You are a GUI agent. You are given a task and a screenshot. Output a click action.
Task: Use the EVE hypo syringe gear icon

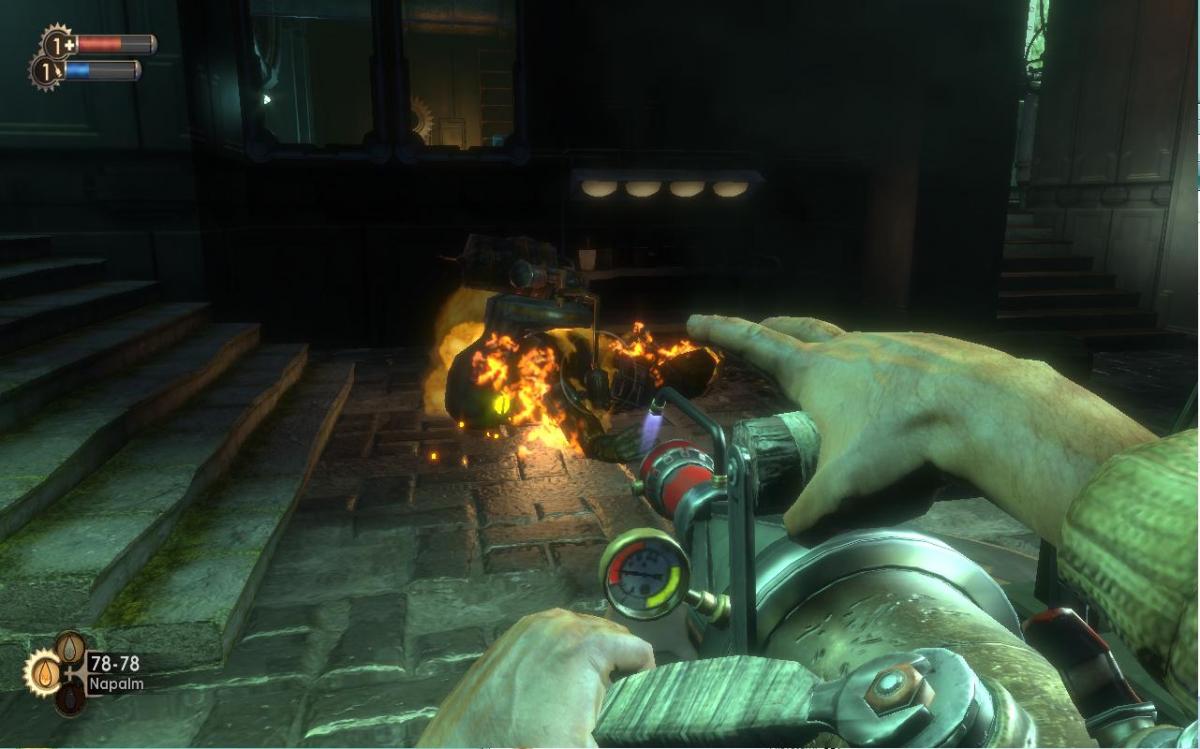46,72
